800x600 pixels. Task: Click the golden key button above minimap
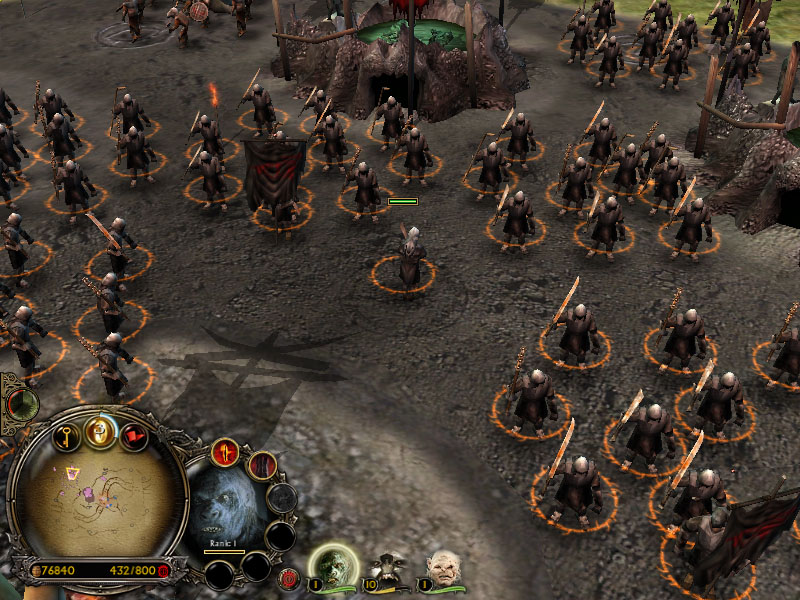(68, 436)
